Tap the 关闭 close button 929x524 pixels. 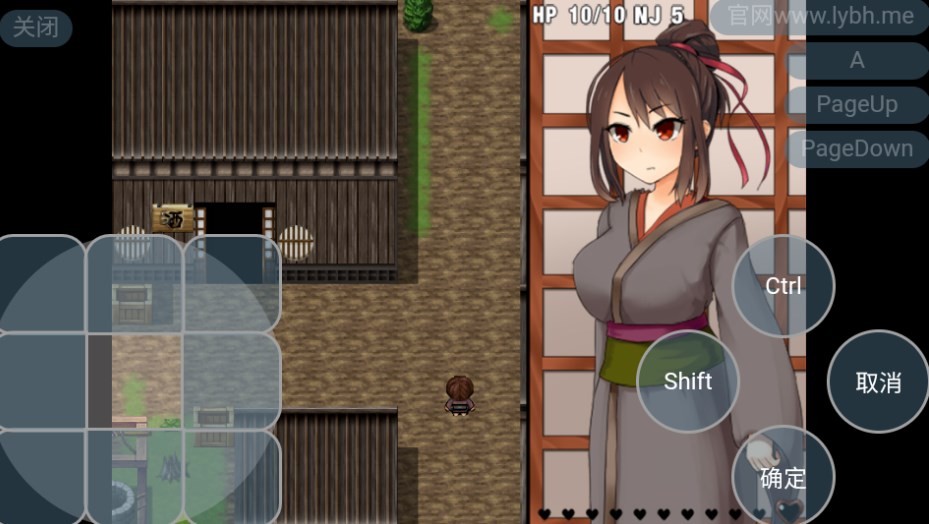(36, 27)
